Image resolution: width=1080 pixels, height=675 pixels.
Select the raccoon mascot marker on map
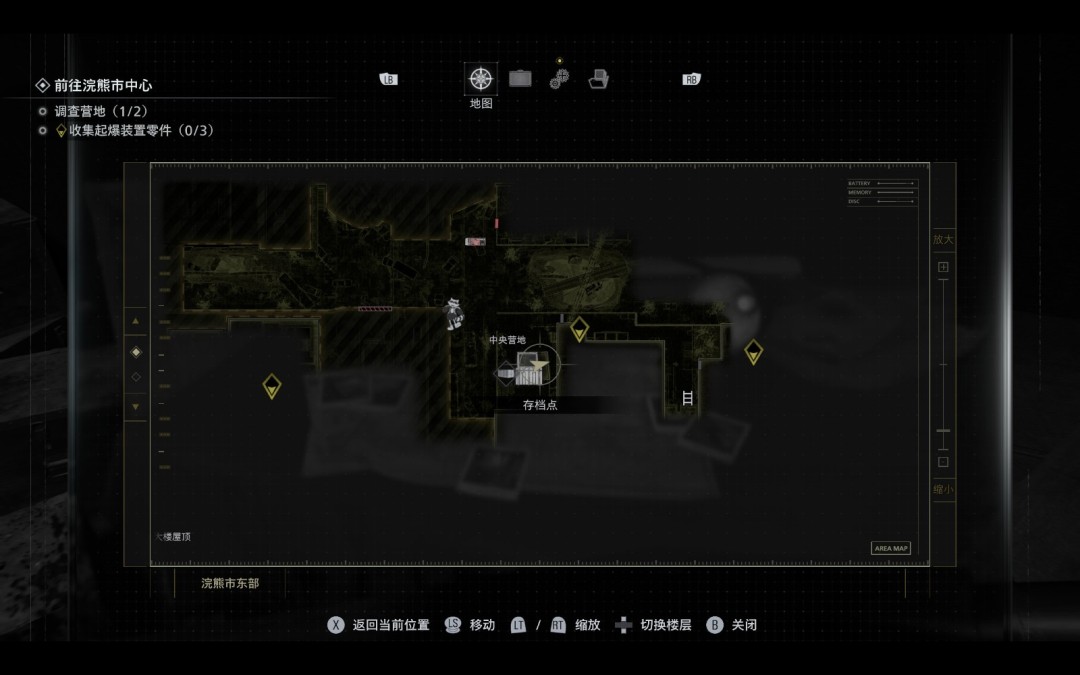455,313
